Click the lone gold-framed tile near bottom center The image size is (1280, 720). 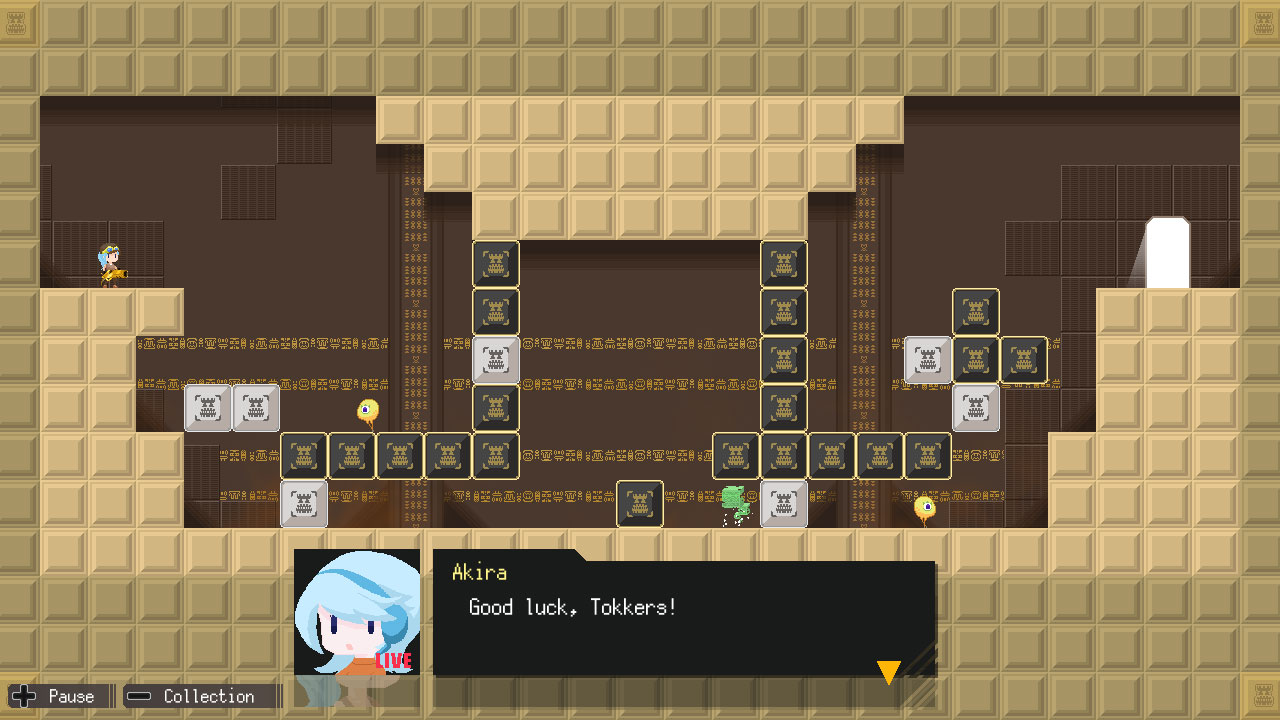coord(639,503)
